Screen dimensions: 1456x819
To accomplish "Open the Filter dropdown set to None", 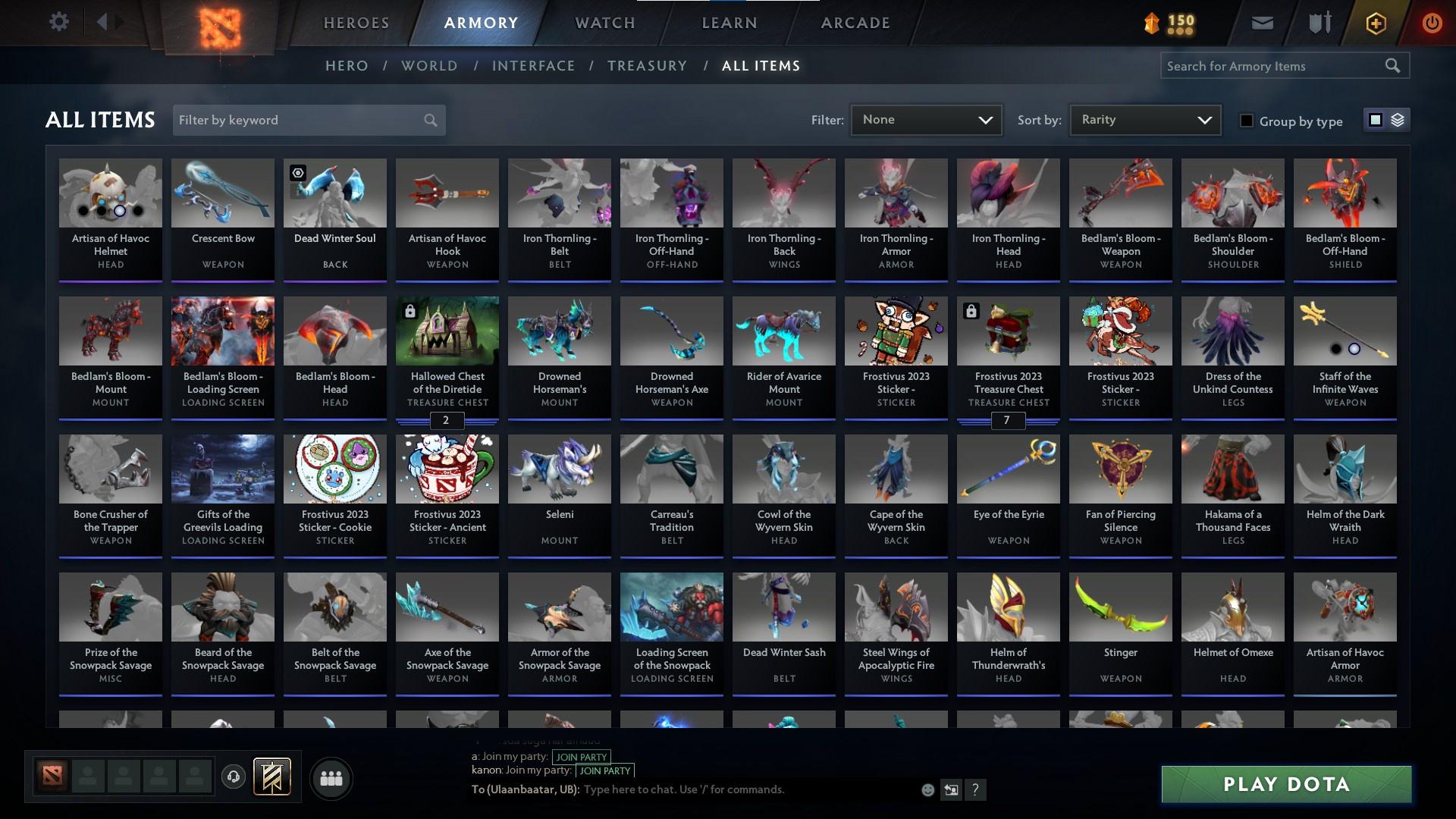I will pyautogui.click(x=926, y=119).
